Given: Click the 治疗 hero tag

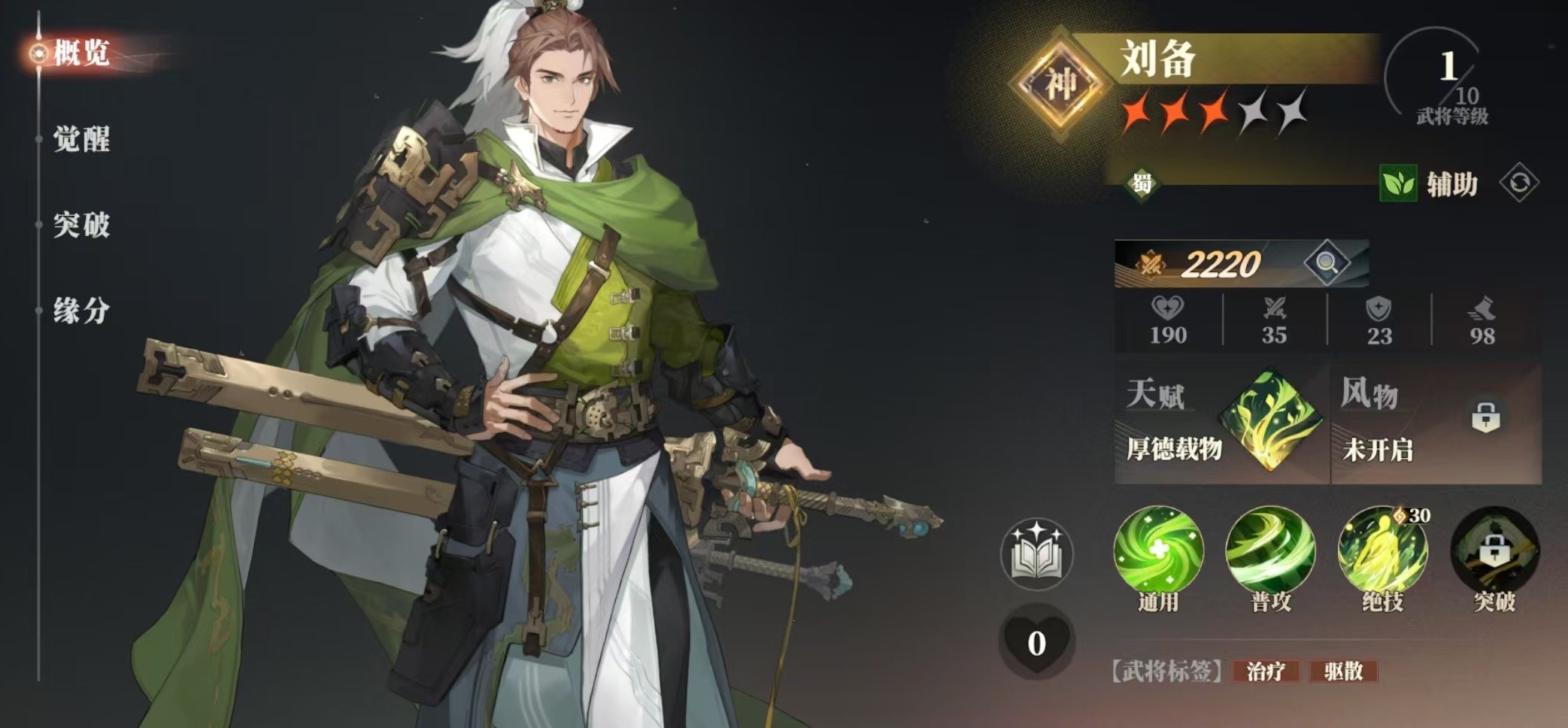Looking at the screenshot, I should (x=1266, y=671).
